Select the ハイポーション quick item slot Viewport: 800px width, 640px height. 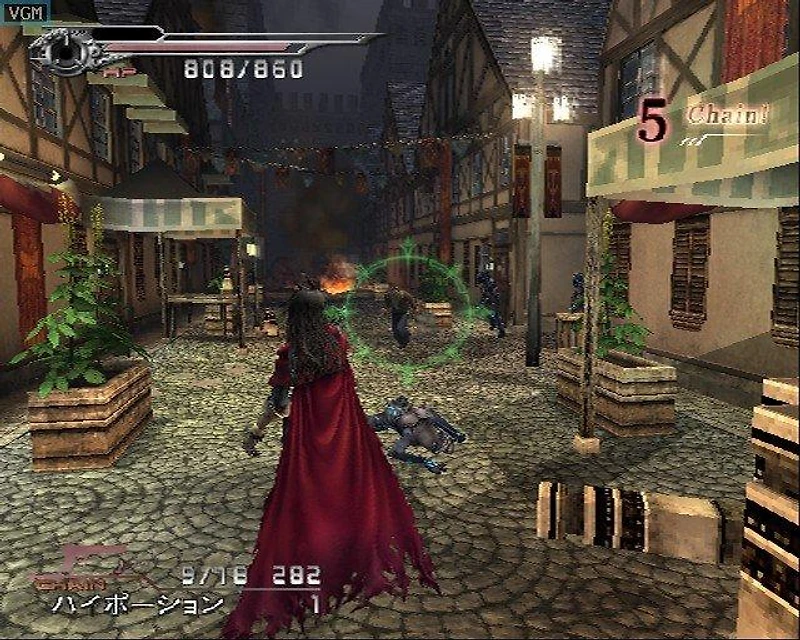[x=138, y=605]
